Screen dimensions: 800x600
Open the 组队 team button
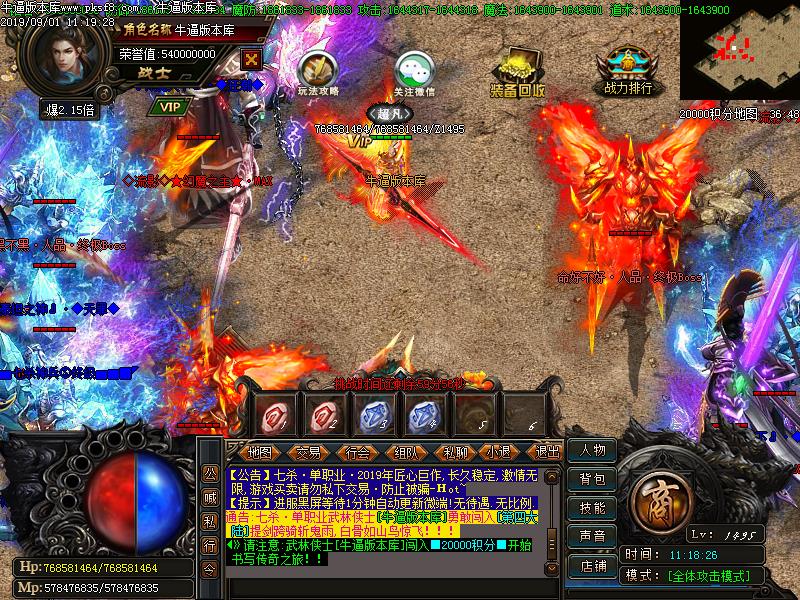406,453
